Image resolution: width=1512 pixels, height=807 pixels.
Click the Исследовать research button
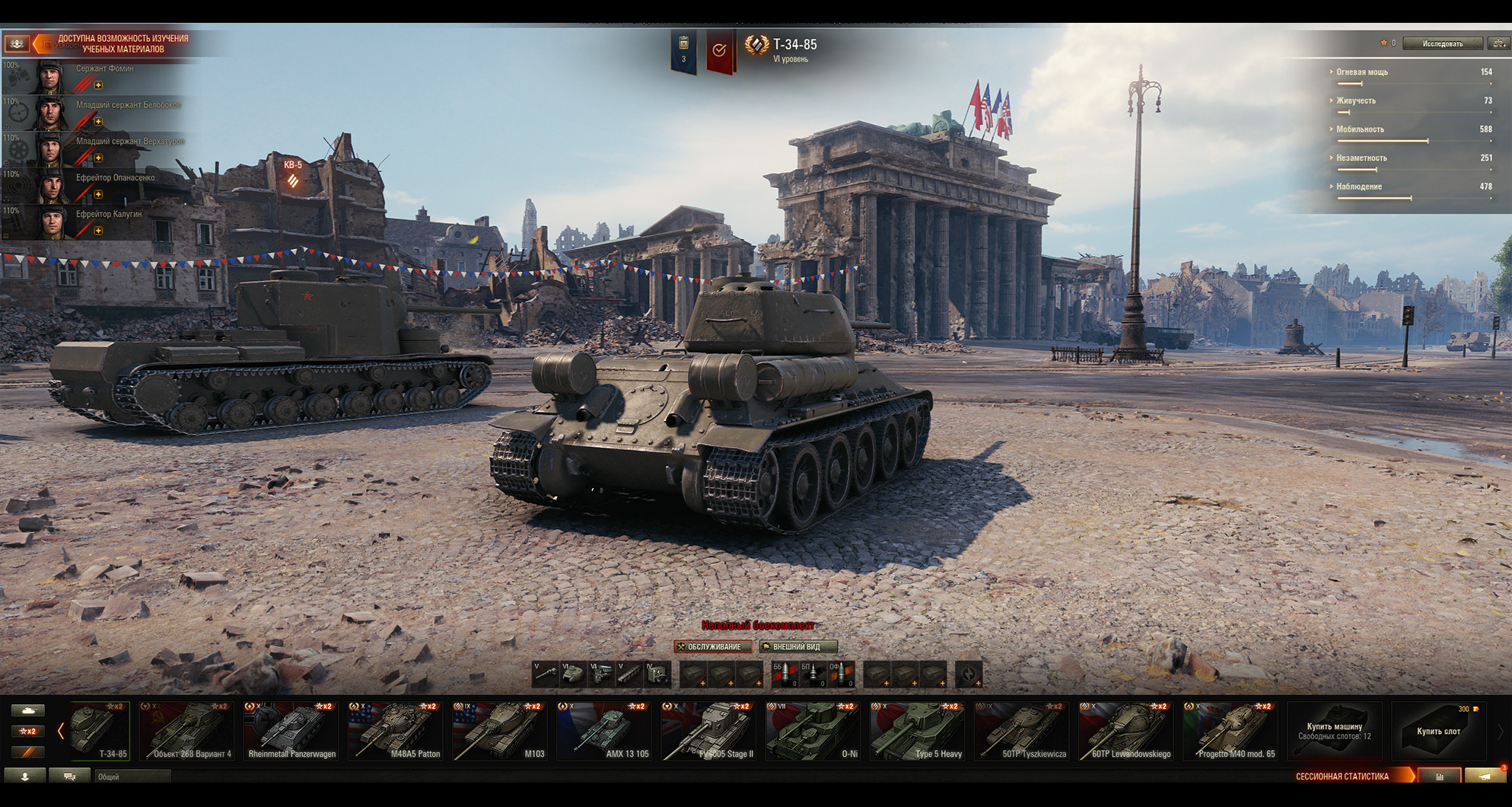[1442, 43]
